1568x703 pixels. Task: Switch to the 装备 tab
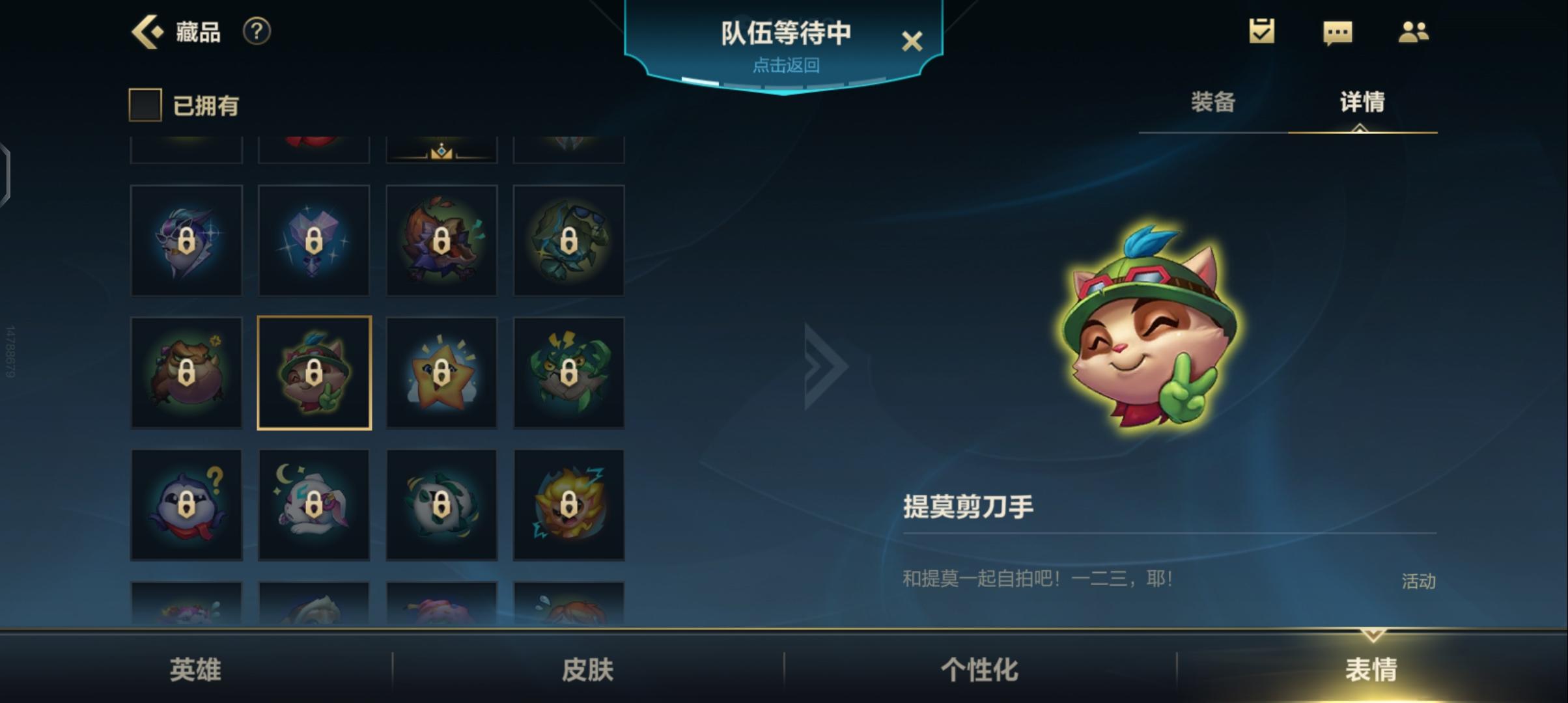click(1212, 102)
